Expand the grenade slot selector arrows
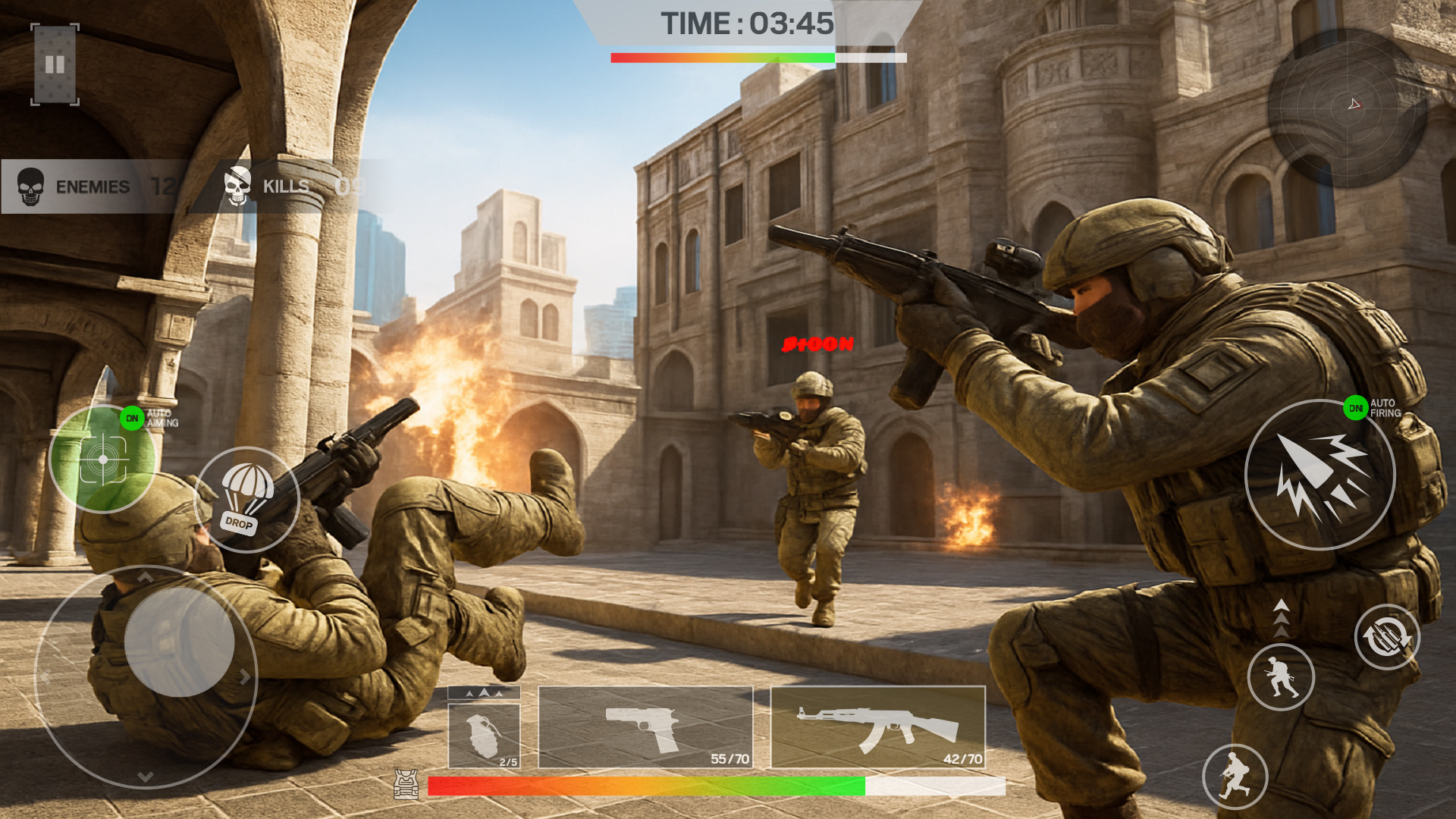This screenshot has width=1456, height=819. pyautogui.click(x=484, y=692)
